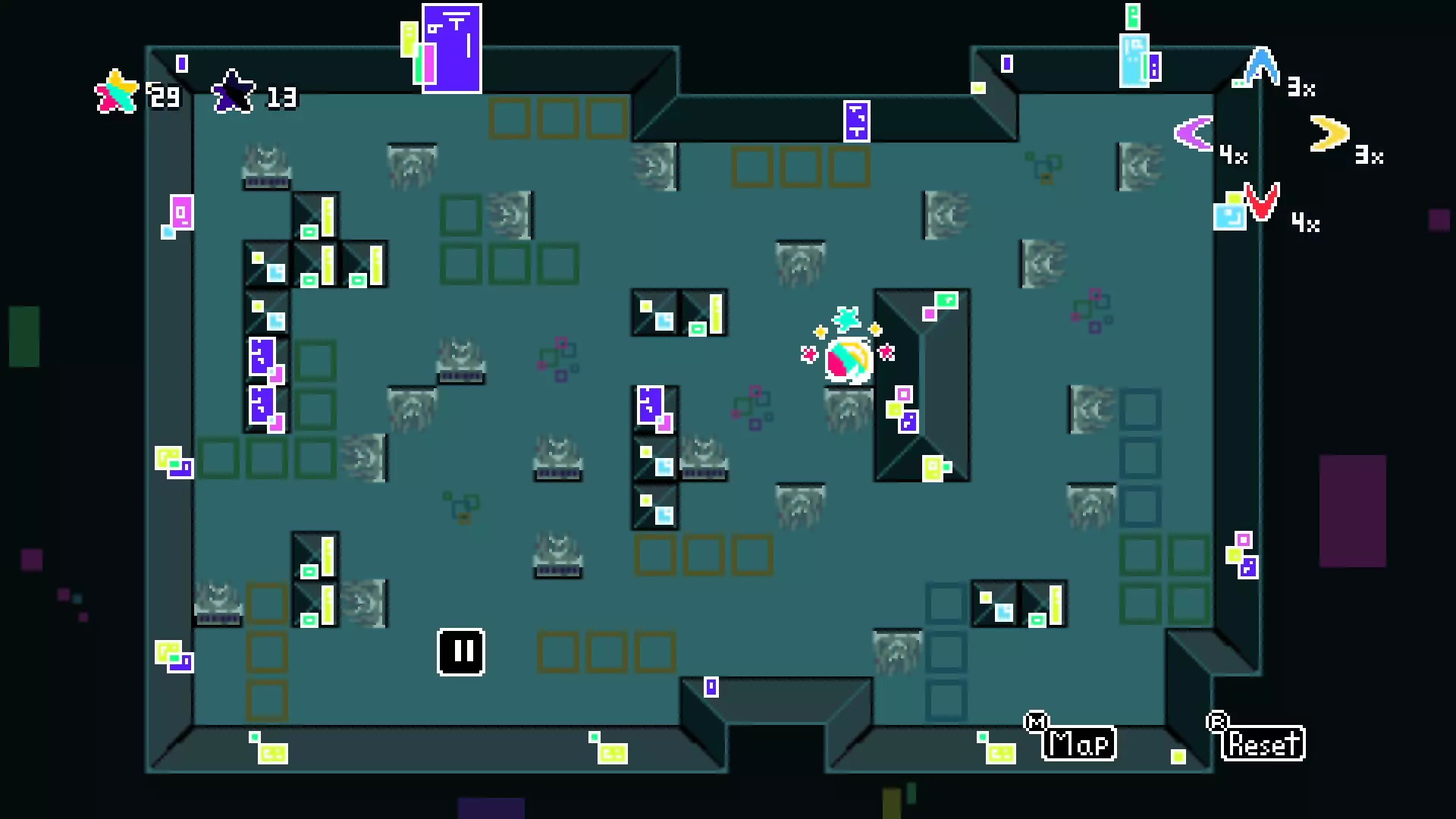Select the red down arrow marked 4x
Viewport: 1456px width, 819px height.
1260,201
